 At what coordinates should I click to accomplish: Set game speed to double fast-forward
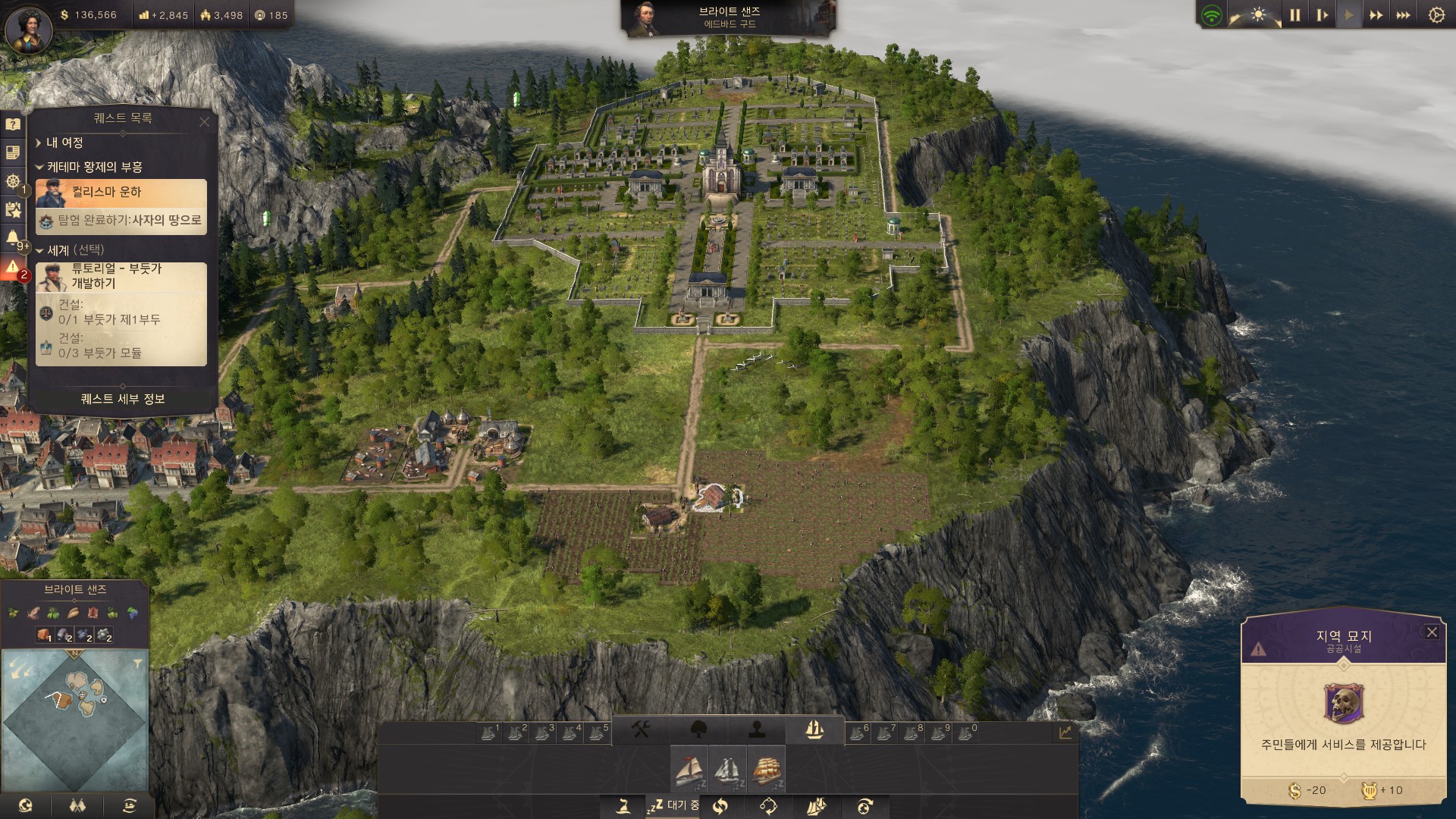point(1376,15)
